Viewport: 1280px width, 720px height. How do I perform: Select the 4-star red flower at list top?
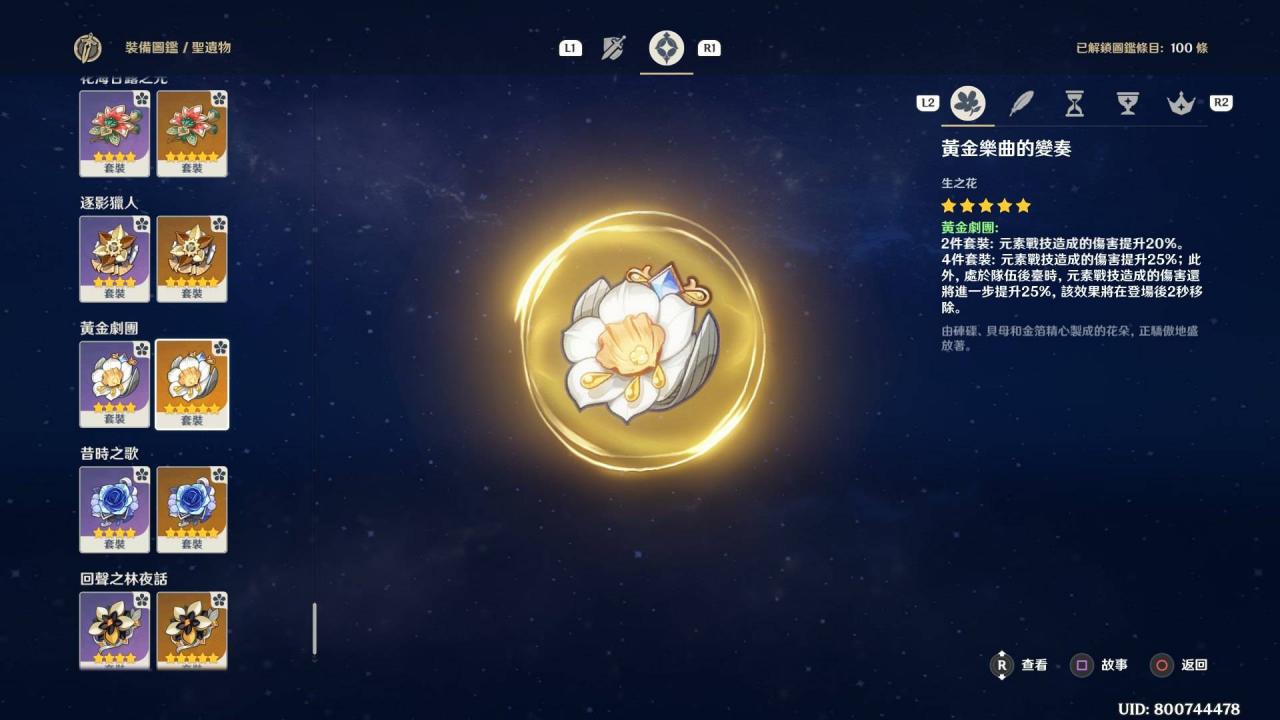coord(115,133)
